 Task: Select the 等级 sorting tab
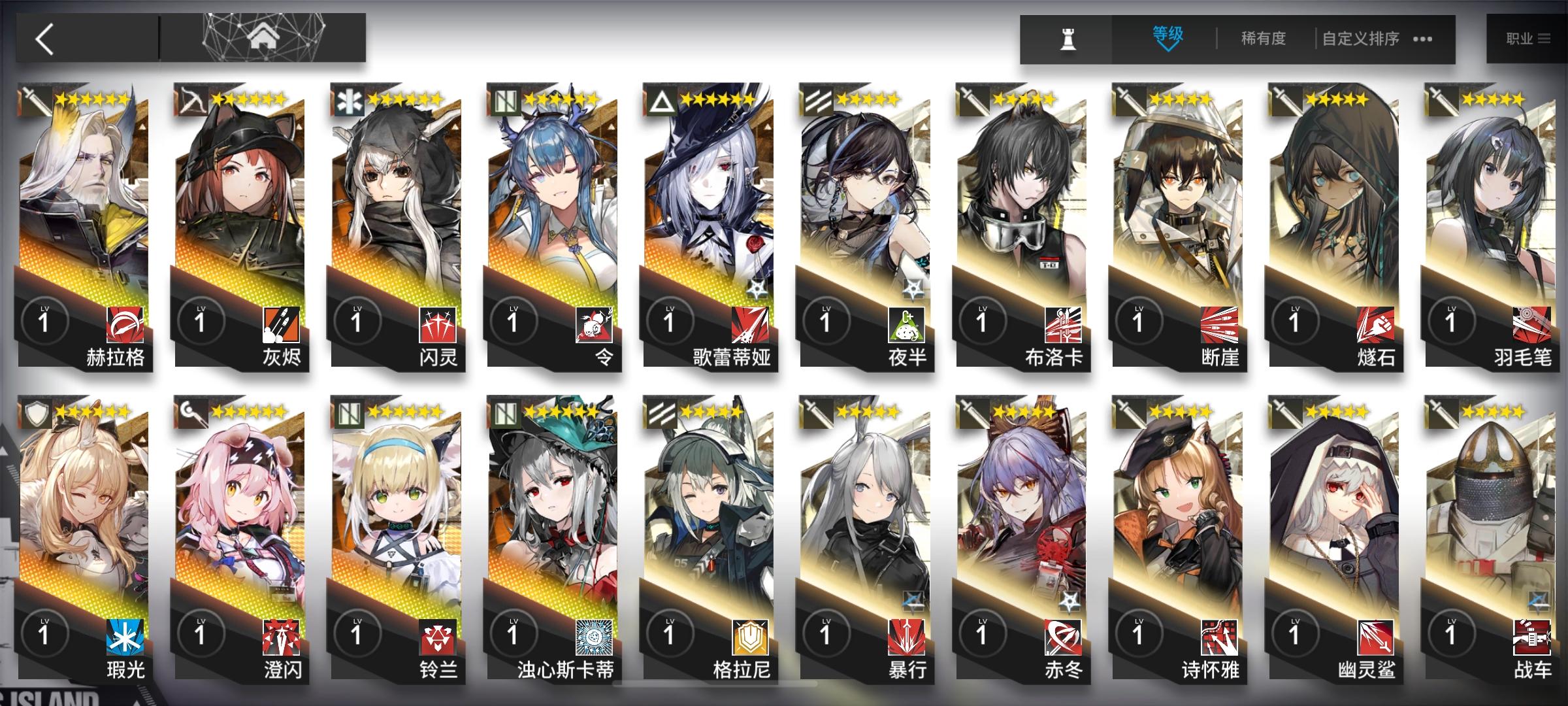(x=1167, y=33)
